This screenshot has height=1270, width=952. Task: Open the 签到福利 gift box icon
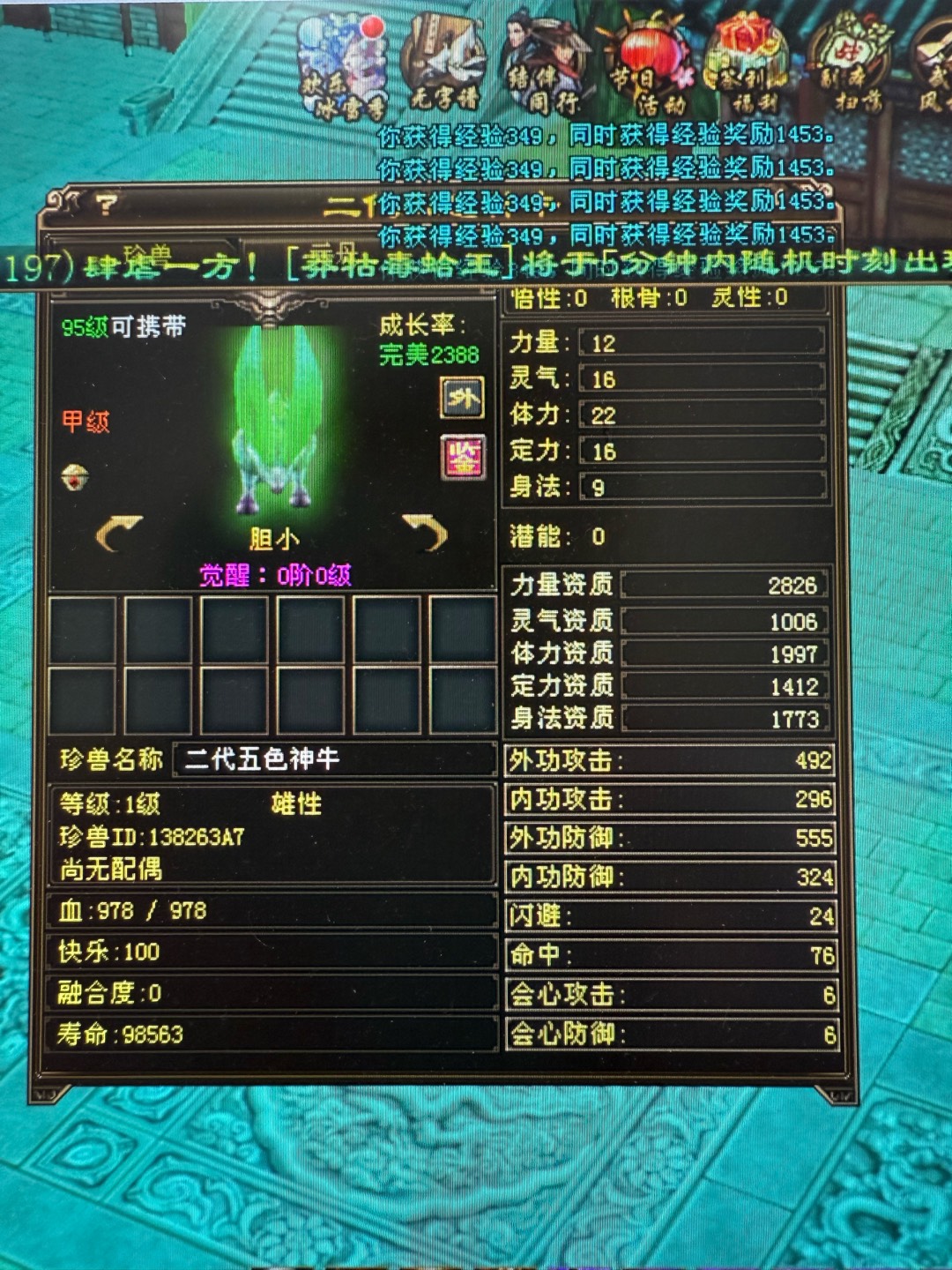tap(749, 66)
